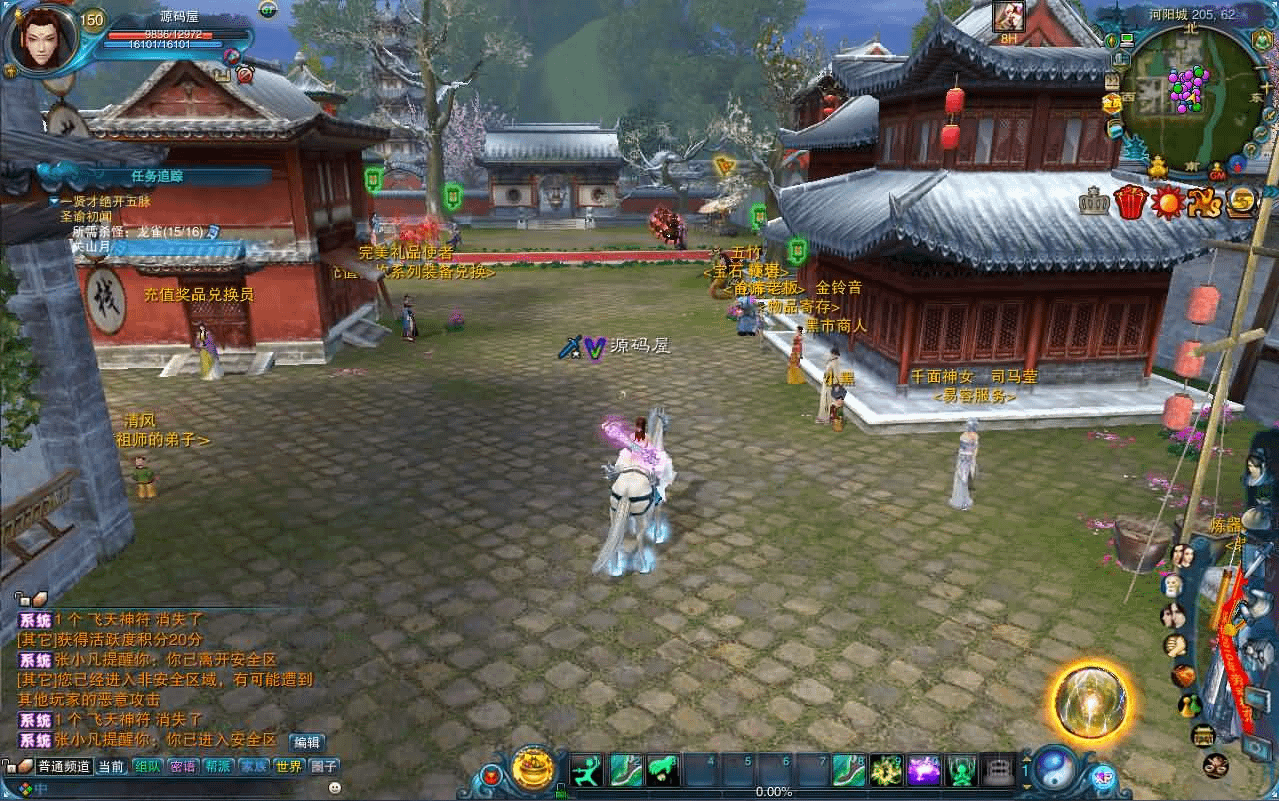Open the golden treasure pot icon
Screen dimensions: 1279x801
(x=533, y=769)
